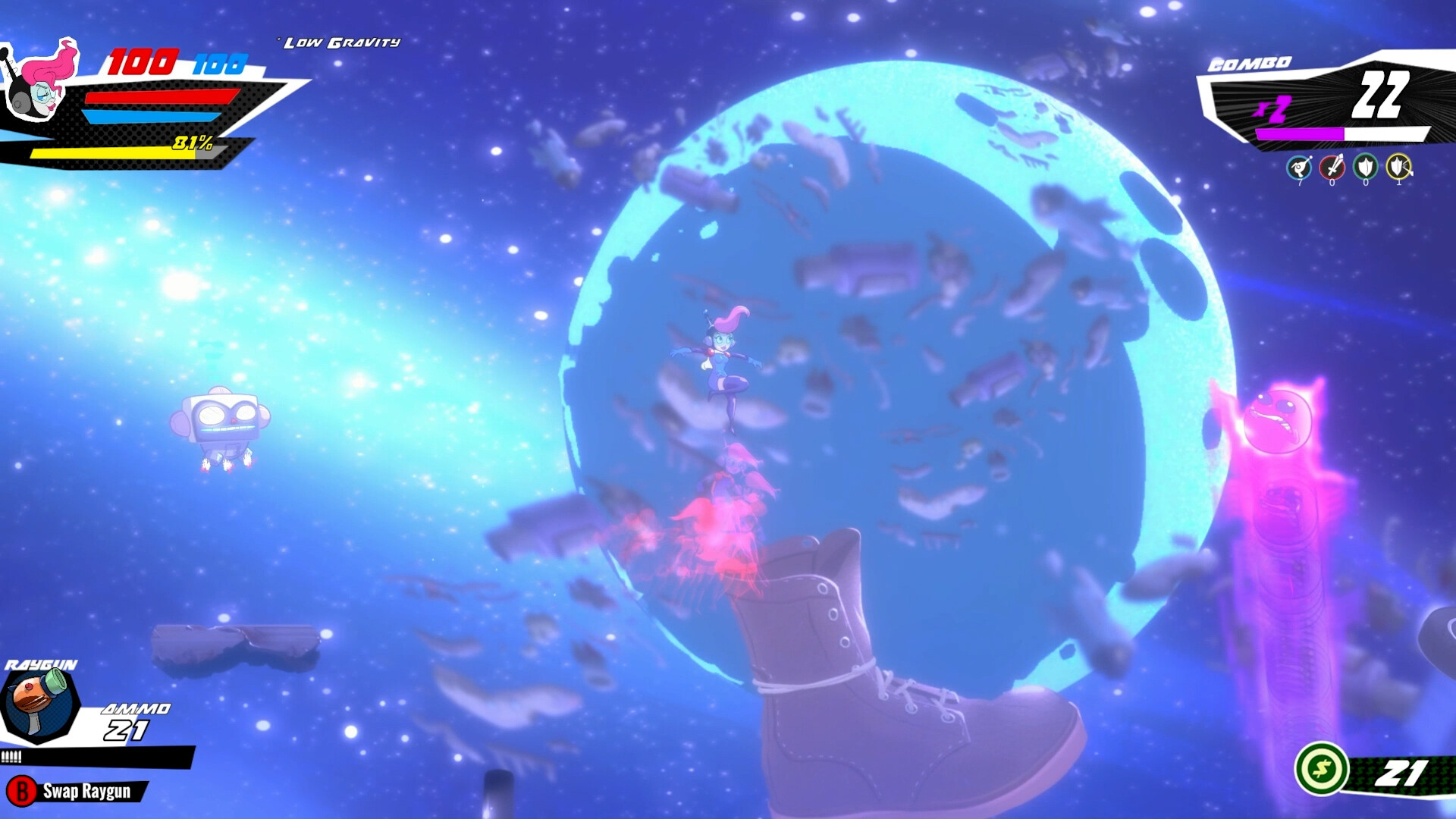1456x819 pixels.
Task: Select the character portrait in top-left corner
Action: (x=38, y=83)
